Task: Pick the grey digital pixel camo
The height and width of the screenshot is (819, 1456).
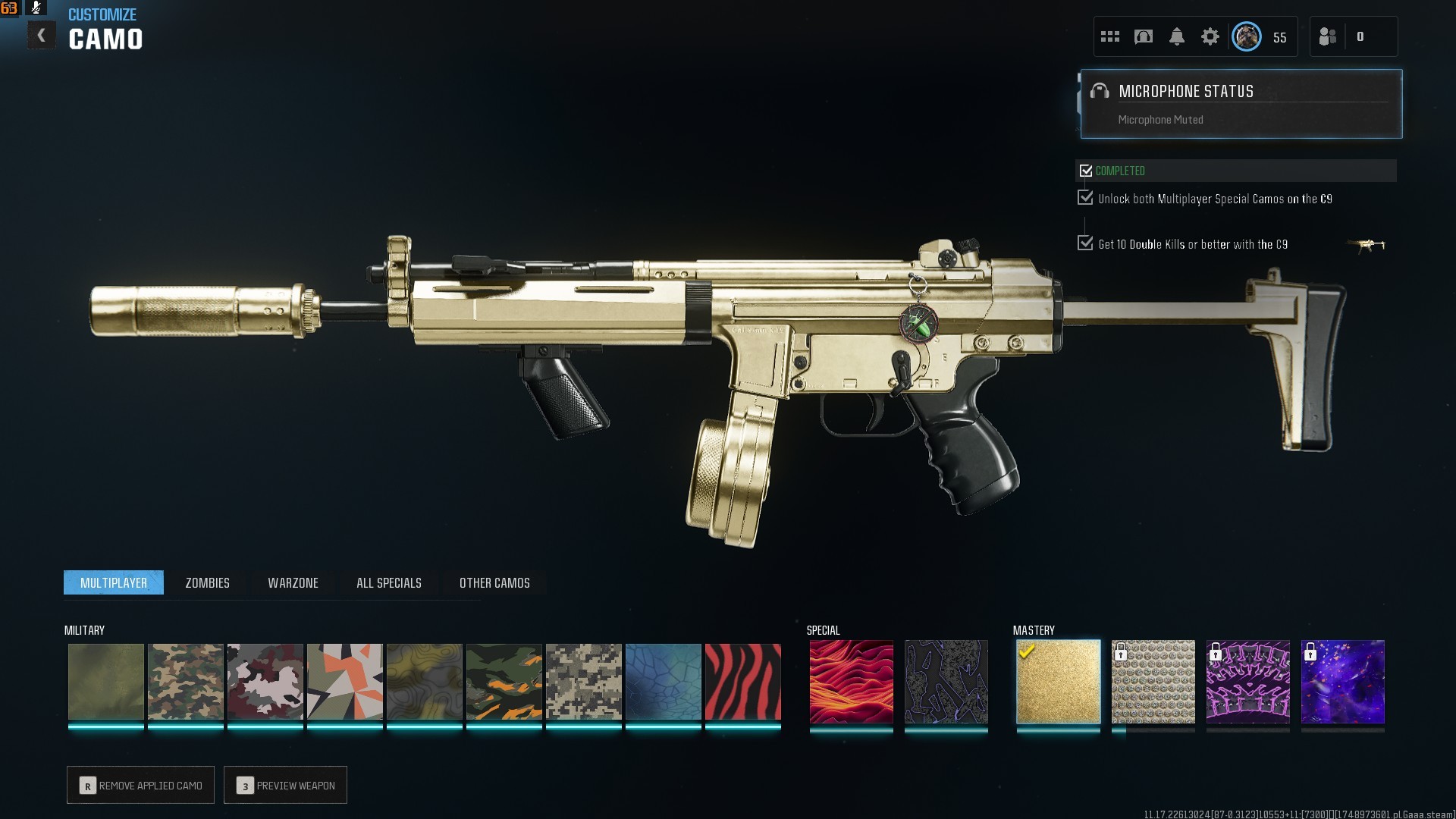Action: click(583, 682)
